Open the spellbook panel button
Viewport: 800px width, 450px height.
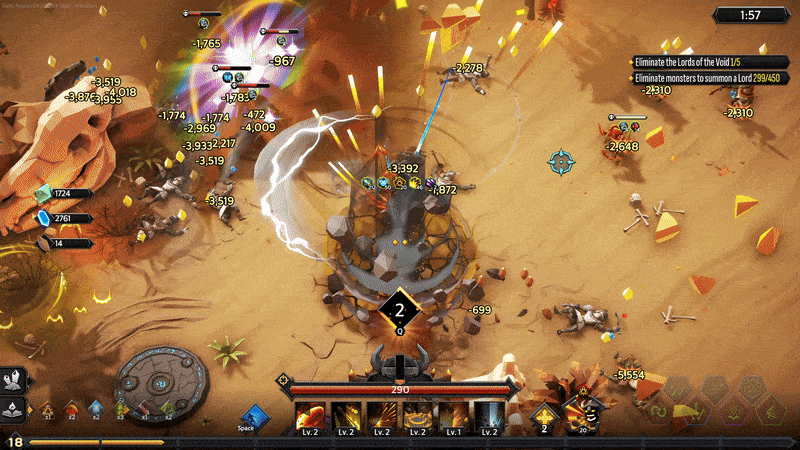(x=14, y=407)
